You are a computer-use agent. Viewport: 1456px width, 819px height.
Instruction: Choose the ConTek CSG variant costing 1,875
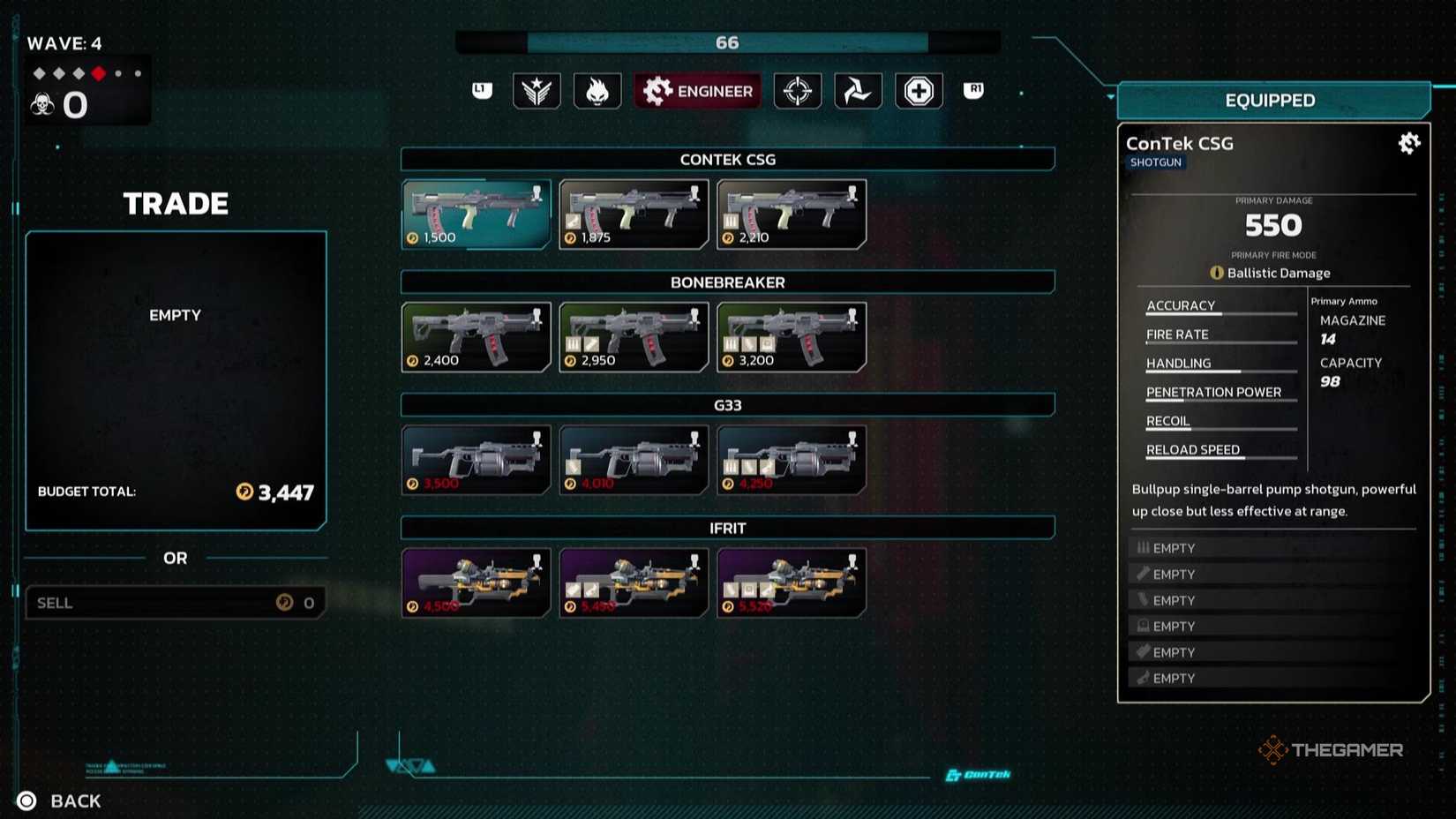point(634,214)
